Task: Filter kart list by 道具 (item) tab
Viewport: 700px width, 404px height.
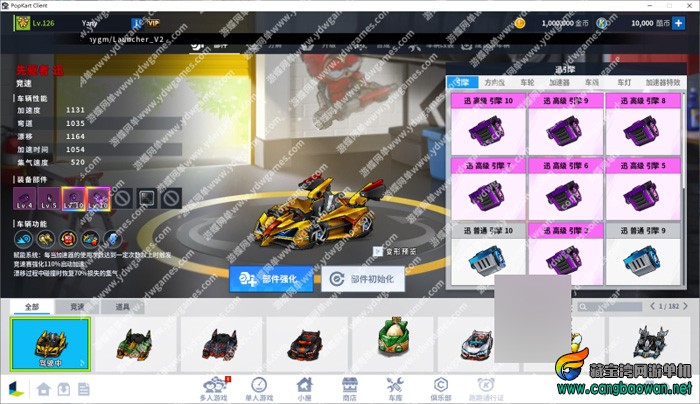Action: [x=122, y=306]
